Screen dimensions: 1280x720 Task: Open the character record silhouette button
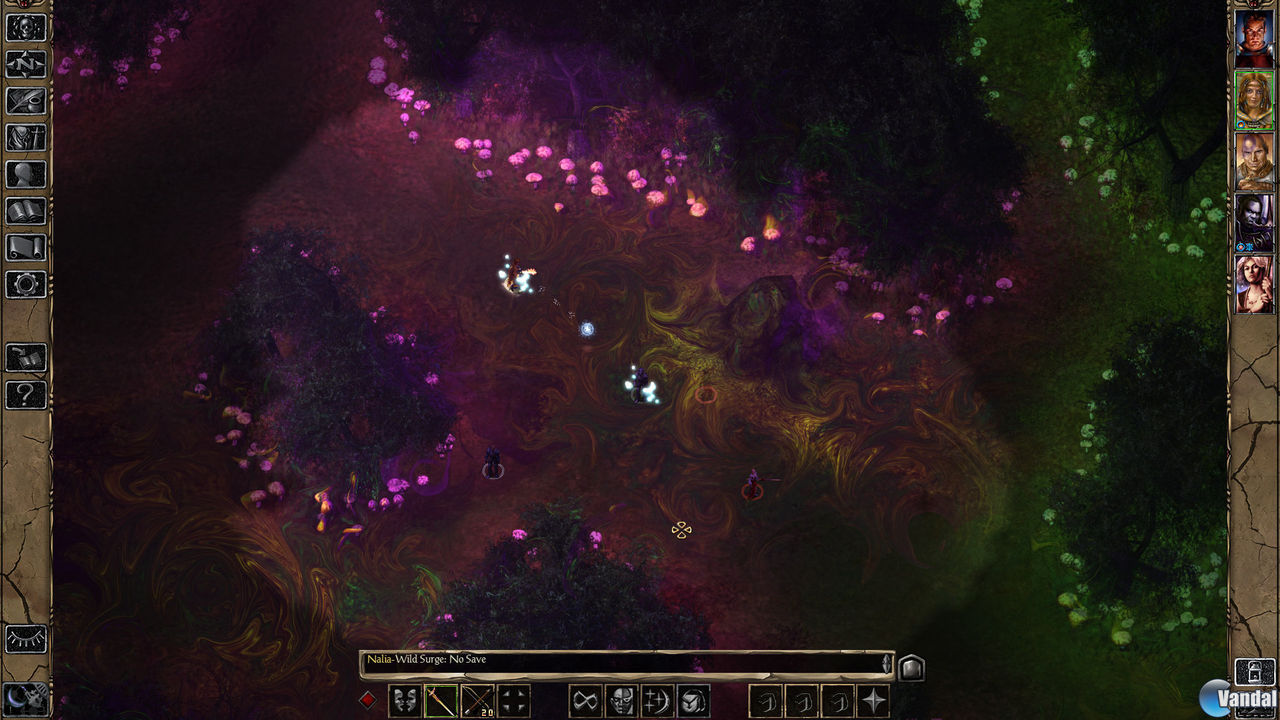tap(26, 174)
